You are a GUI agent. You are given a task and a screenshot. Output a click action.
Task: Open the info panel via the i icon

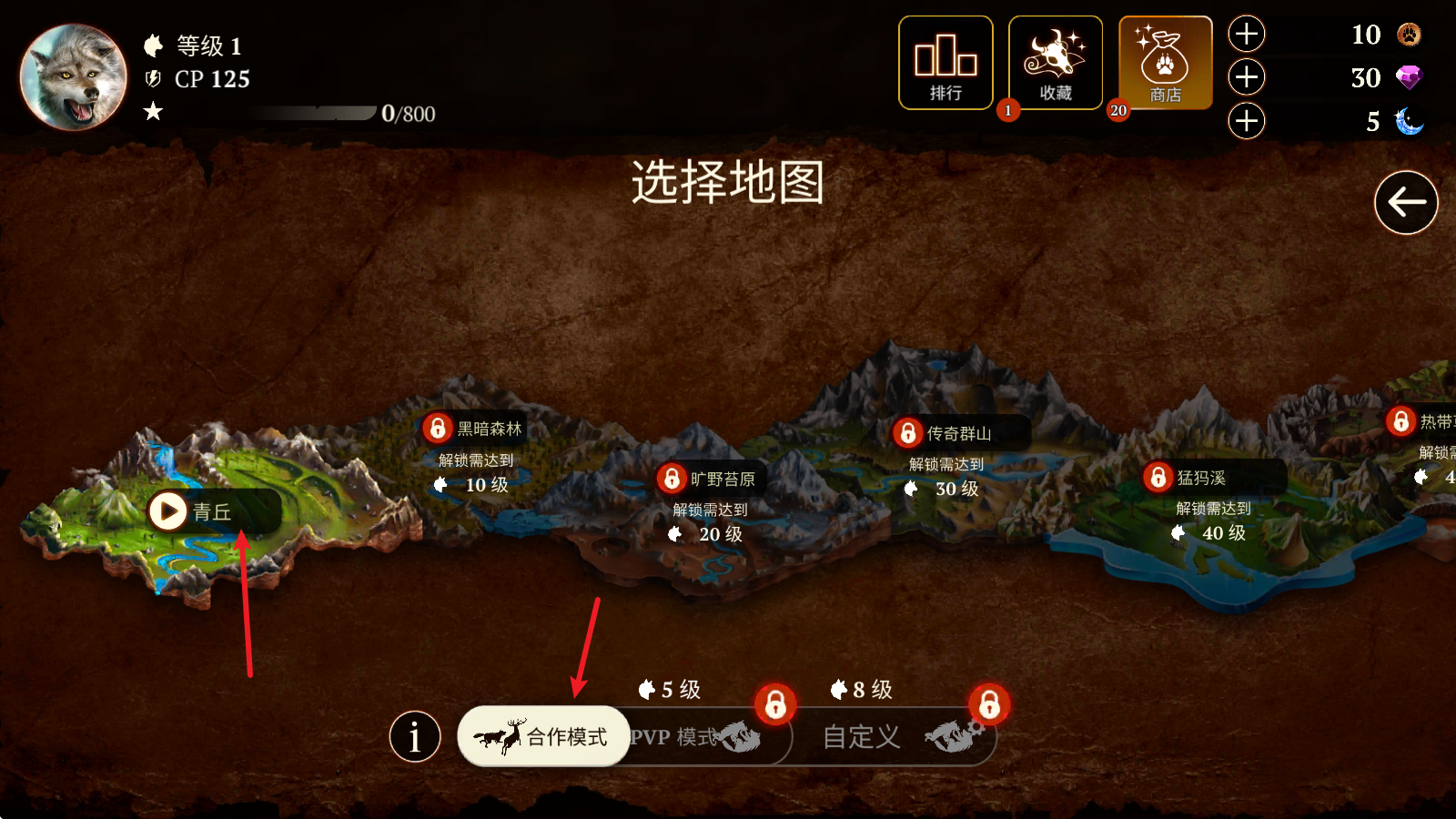coord(415,735)
